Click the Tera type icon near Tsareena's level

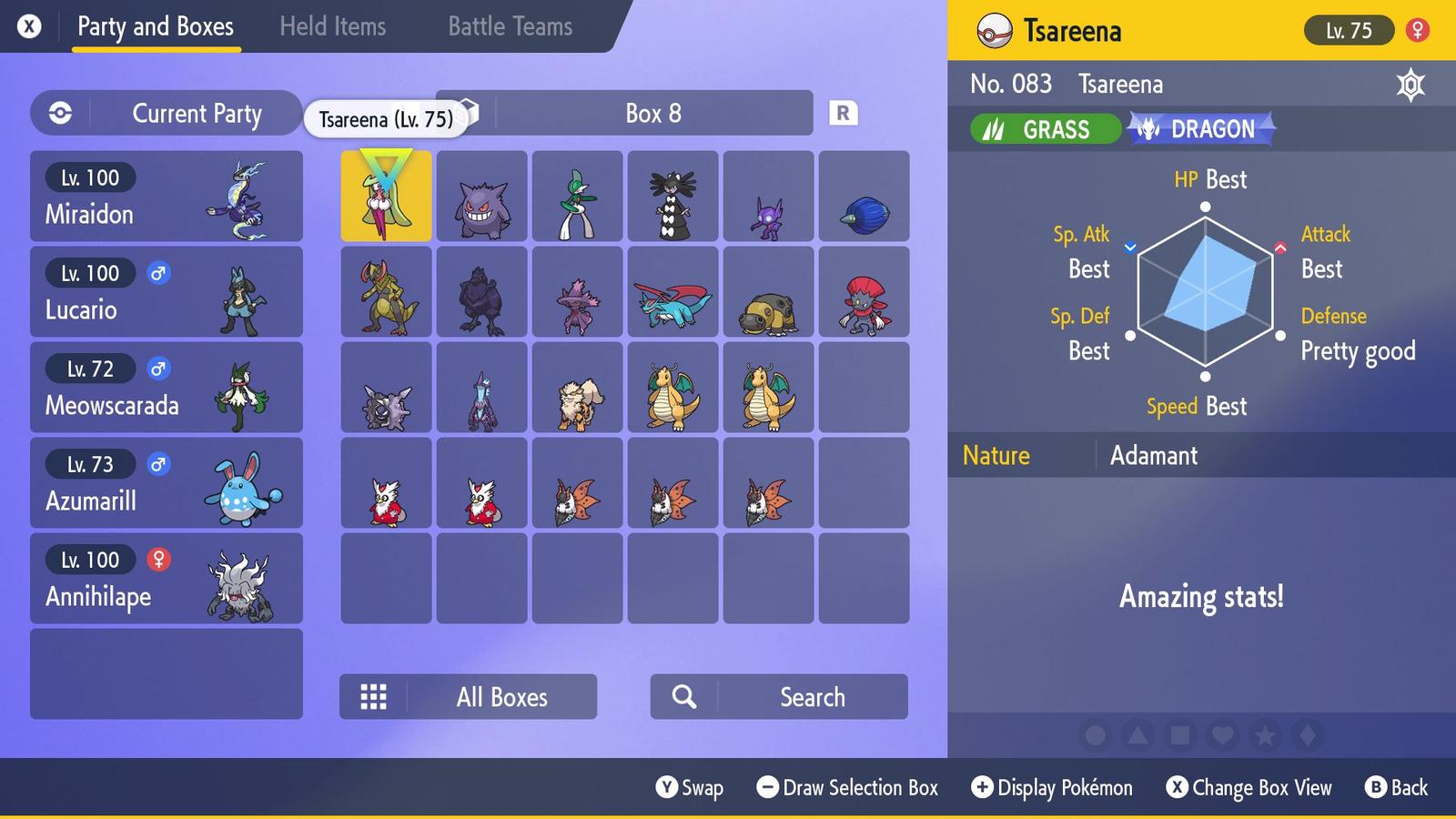click(x=1412, y=84)
